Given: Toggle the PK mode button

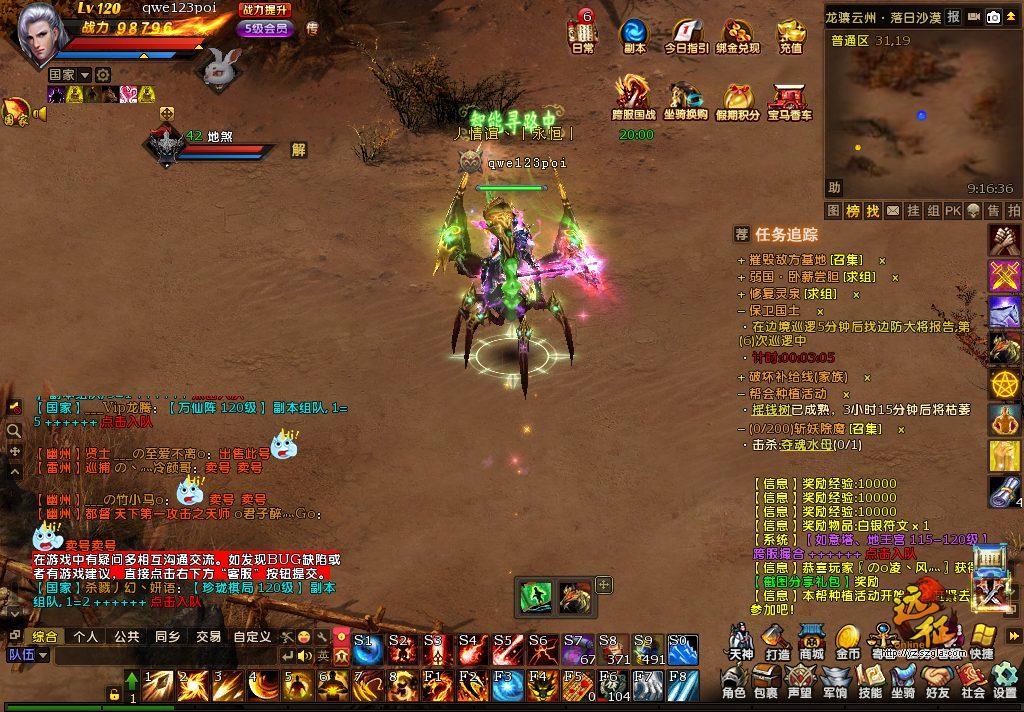Looking at the screenshot, I should (952, 211).
